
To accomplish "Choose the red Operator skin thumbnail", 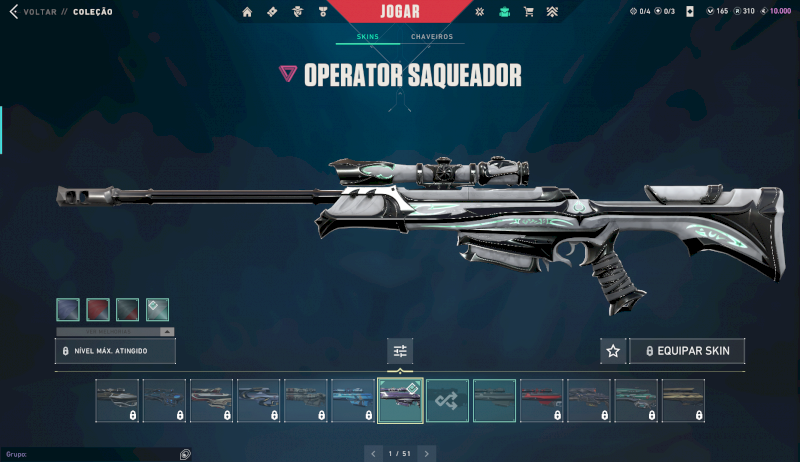I will (x=541, y=400).
